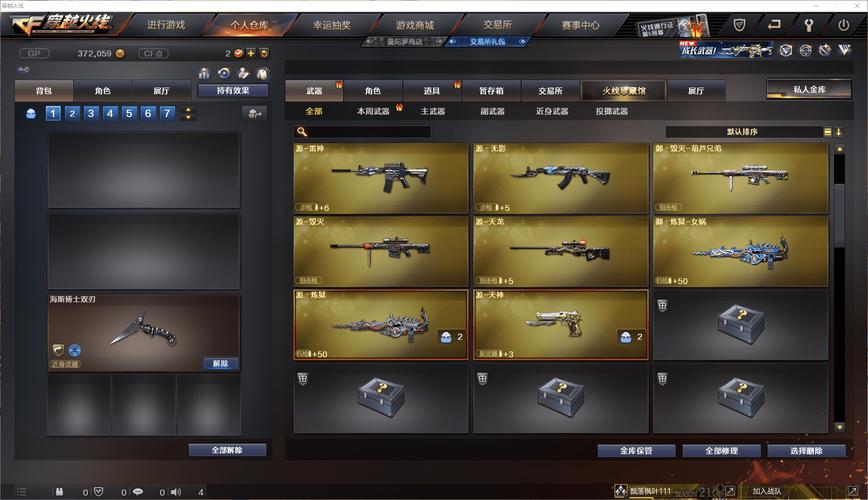The image size is (868, 500).
Task: Go to the 进行游戏 menu
Action: (165, 24)
